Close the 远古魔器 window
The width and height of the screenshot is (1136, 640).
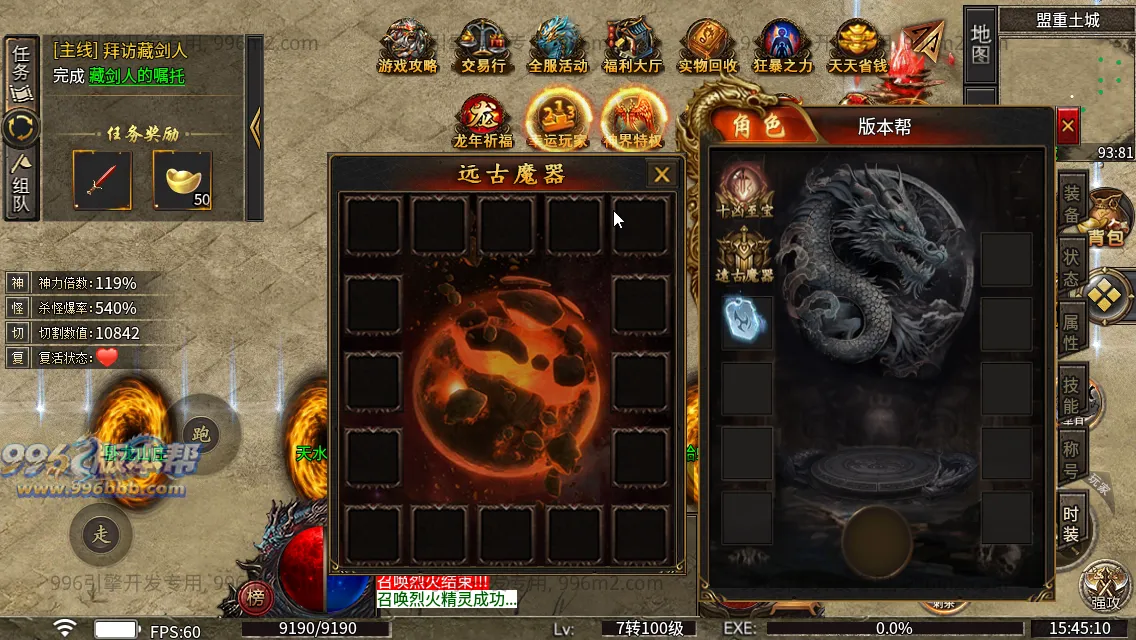(x=661, y=175)
